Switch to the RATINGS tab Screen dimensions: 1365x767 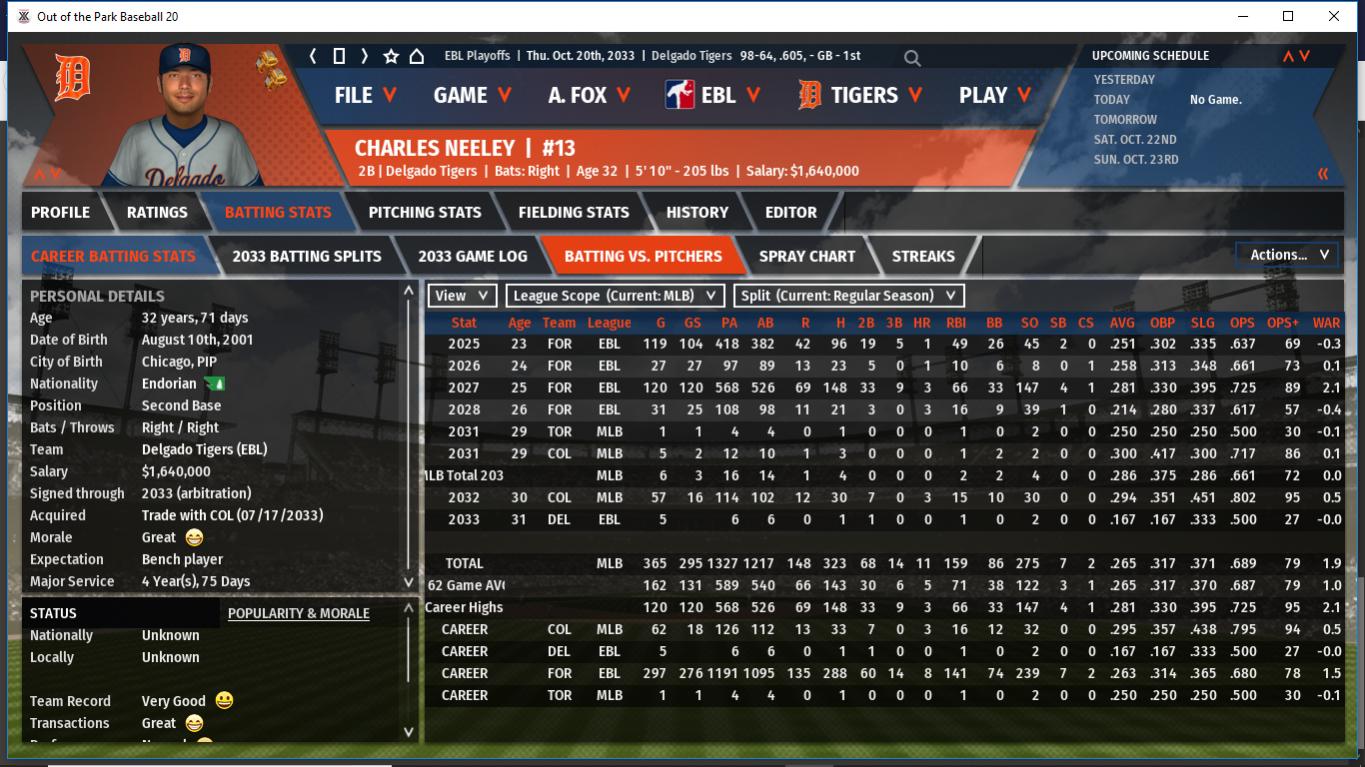(x=157, y=212)
